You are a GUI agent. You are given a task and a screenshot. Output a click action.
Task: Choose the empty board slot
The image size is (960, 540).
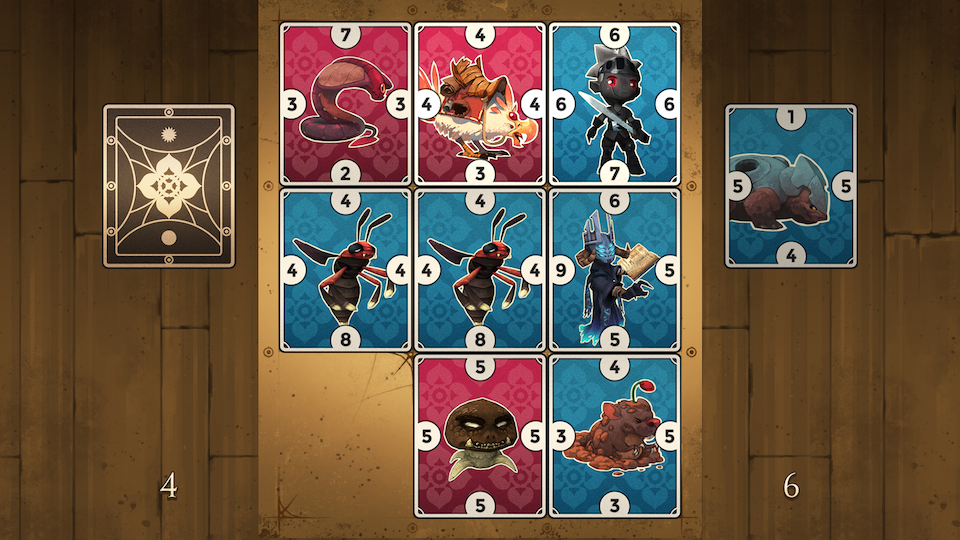point(345,436)
